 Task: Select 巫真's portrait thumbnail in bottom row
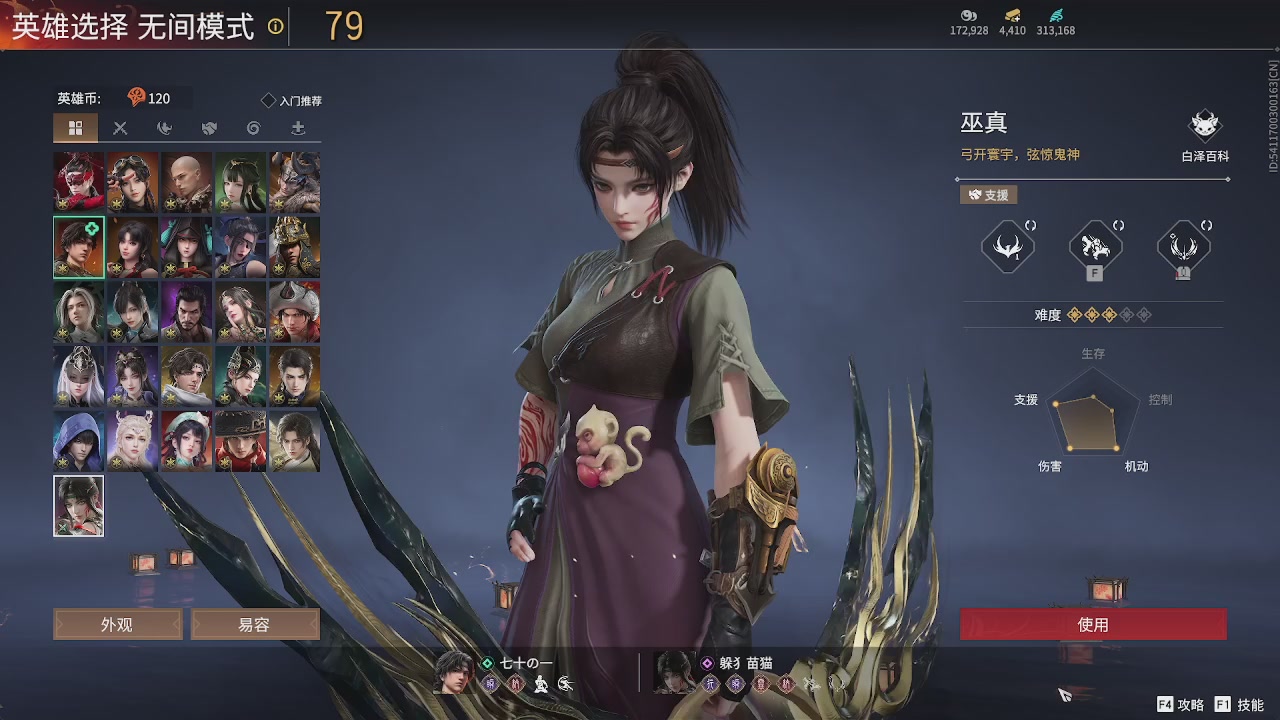tap(77, 506)
